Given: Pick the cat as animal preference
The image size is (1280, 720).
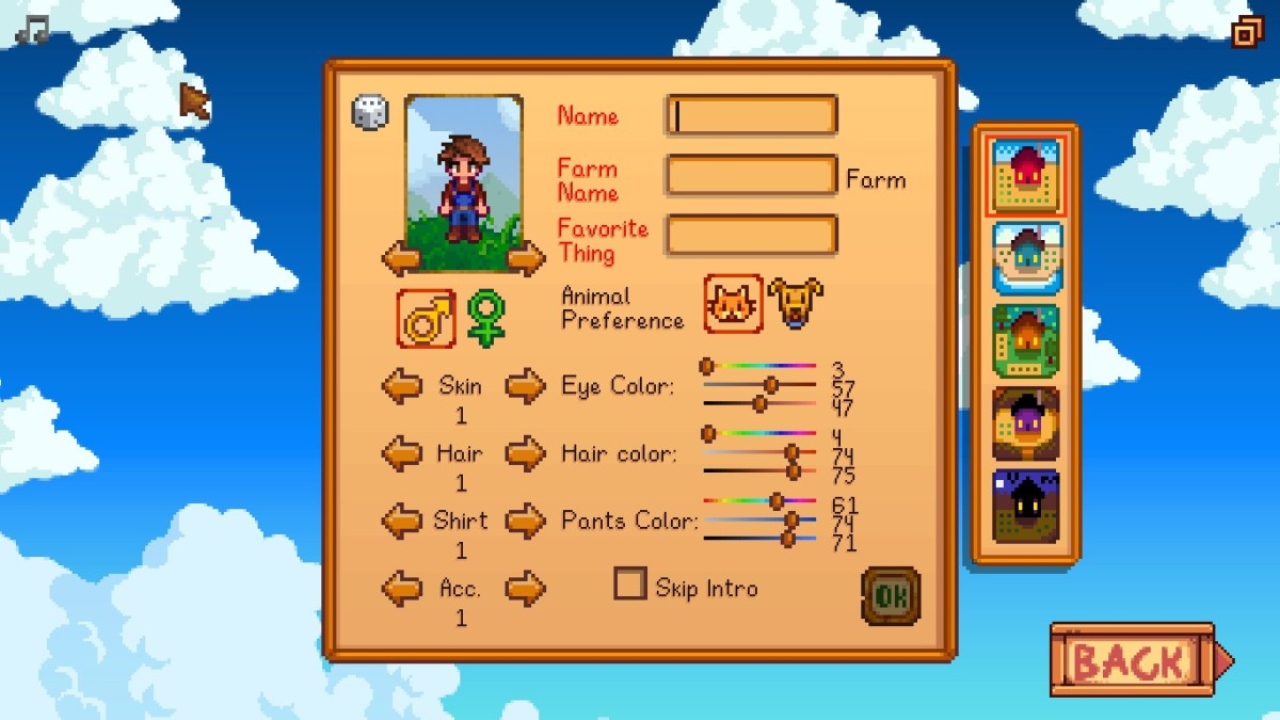Looking at the screenshot, I should point(733,304).
